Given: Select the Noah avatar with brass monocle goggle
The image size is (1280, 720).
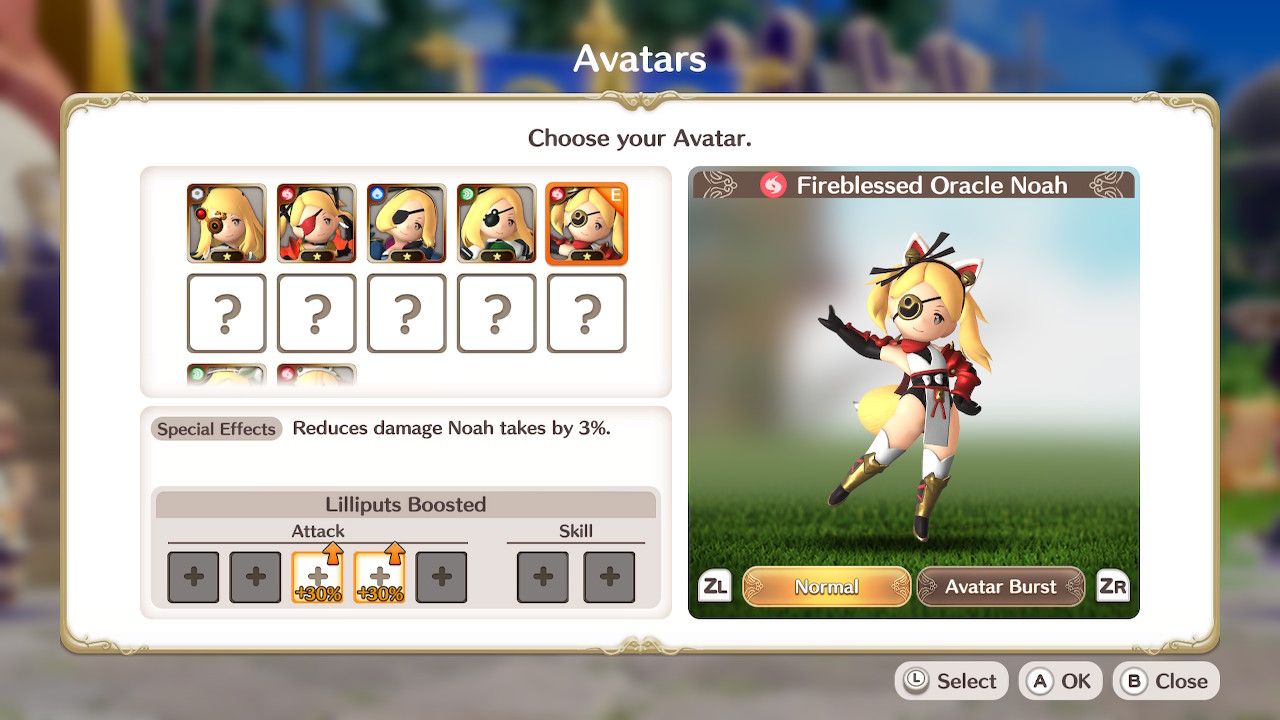Looking at the screenshot, I should (227, 223).
